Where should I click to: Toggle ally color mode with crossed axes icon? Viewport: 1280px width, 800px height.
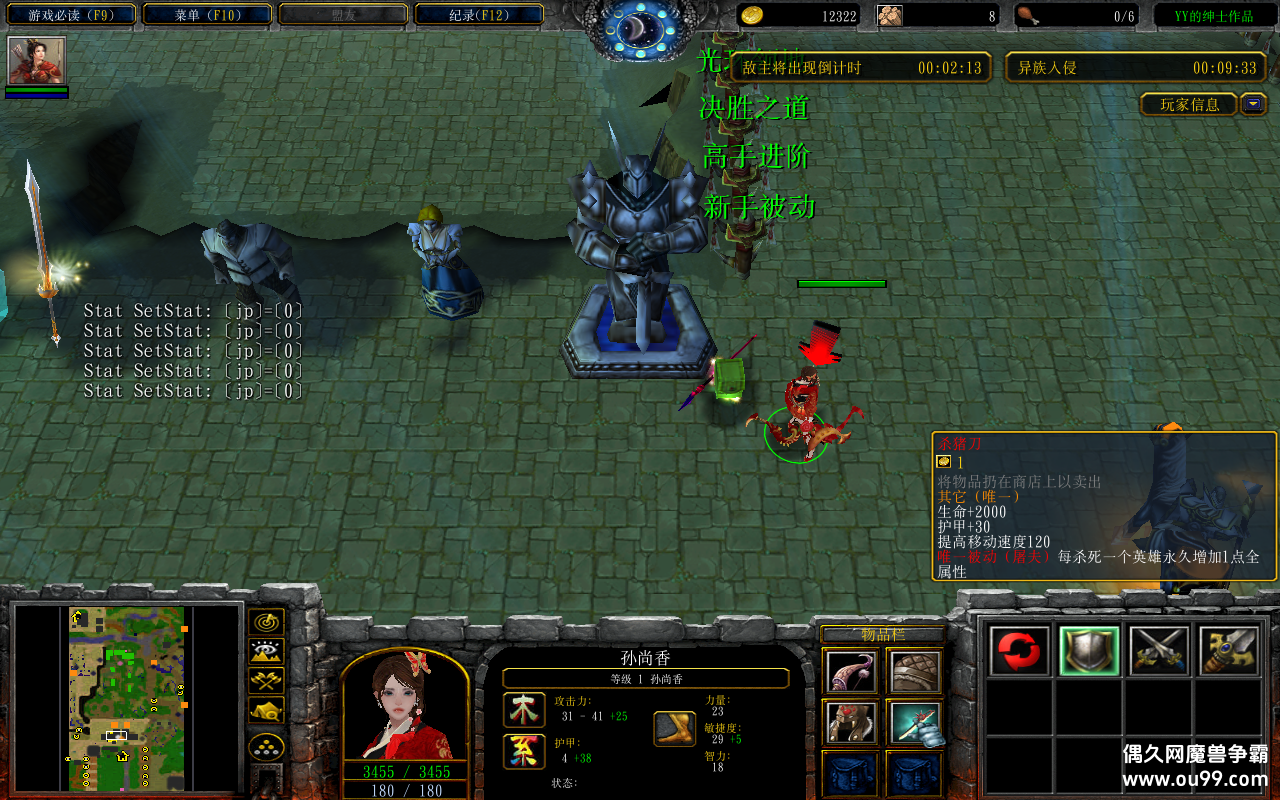[x=265, y=681]
